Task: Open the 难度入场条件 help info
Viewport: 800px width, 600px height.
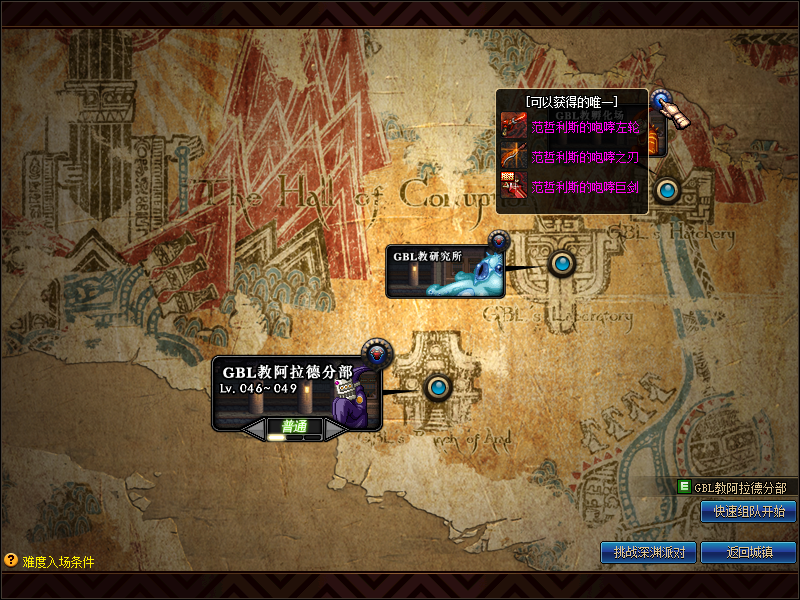Action: 12,561
